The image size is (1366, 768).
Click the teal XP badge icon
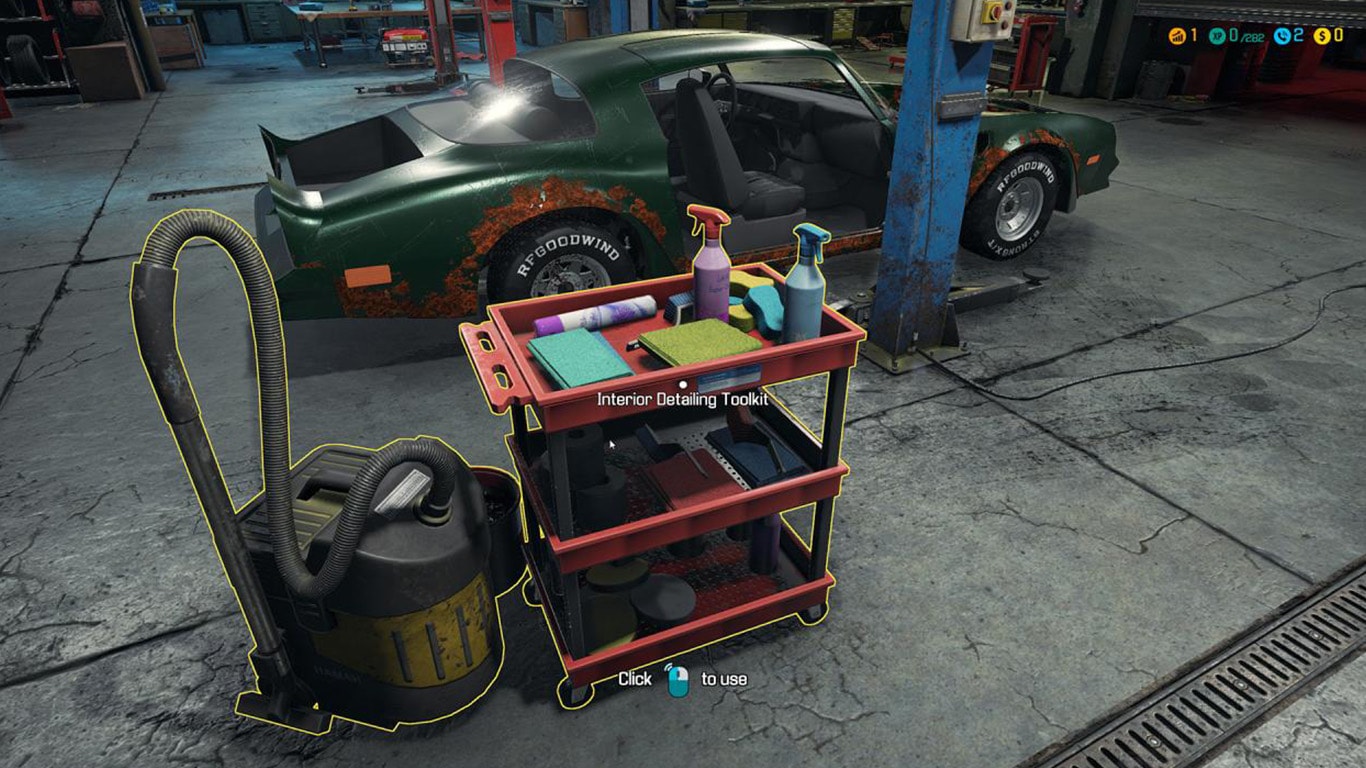tap(1217, 35)
